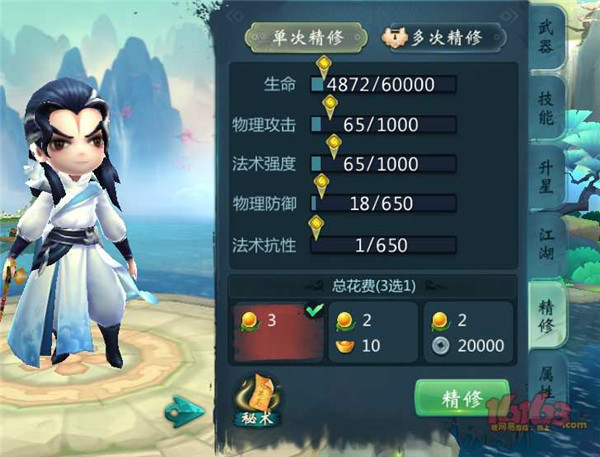Open the 技能 side tab

[546, 108]
